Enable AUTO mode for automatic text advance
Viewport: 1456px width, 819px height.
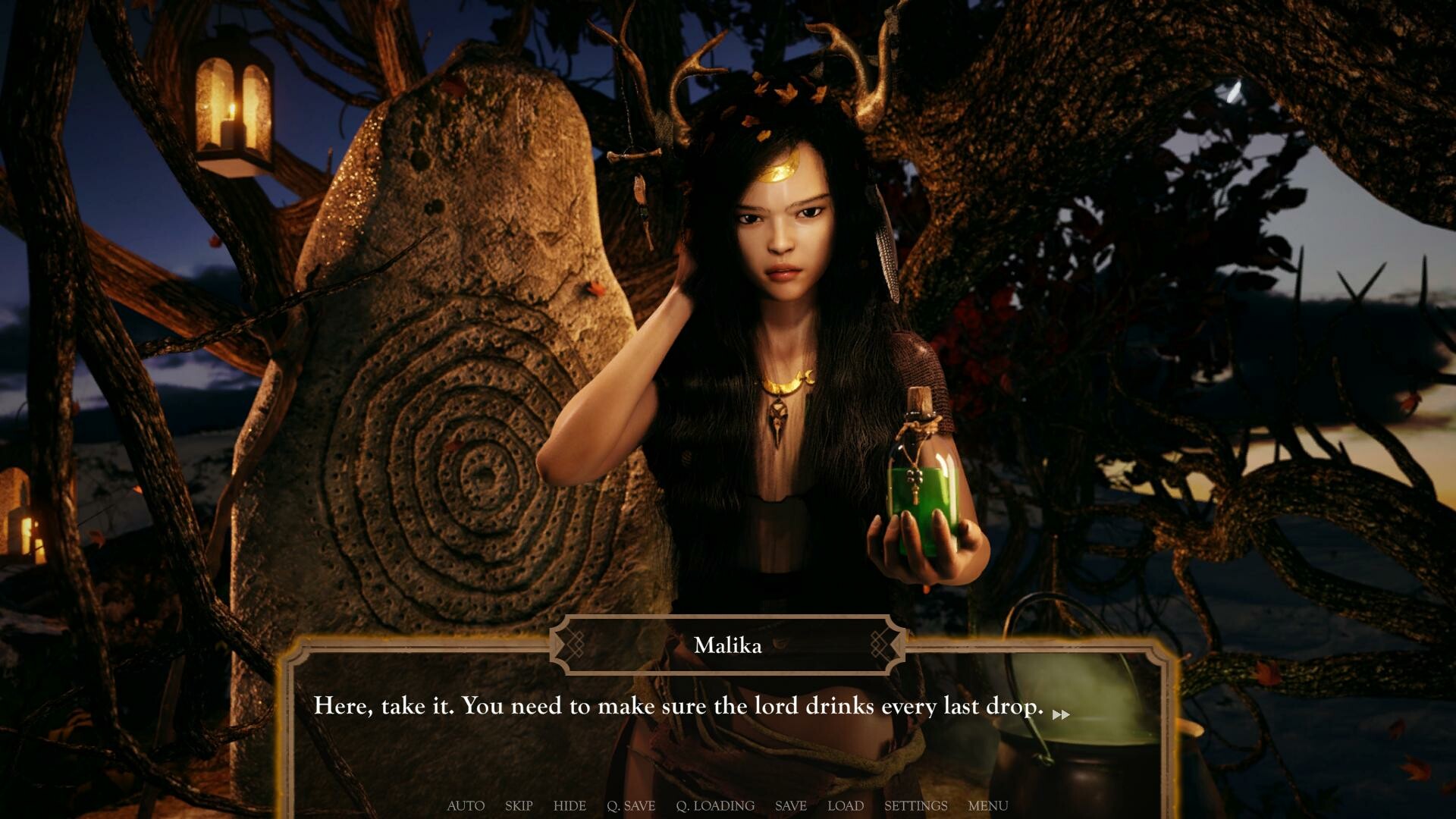[466, 806]
